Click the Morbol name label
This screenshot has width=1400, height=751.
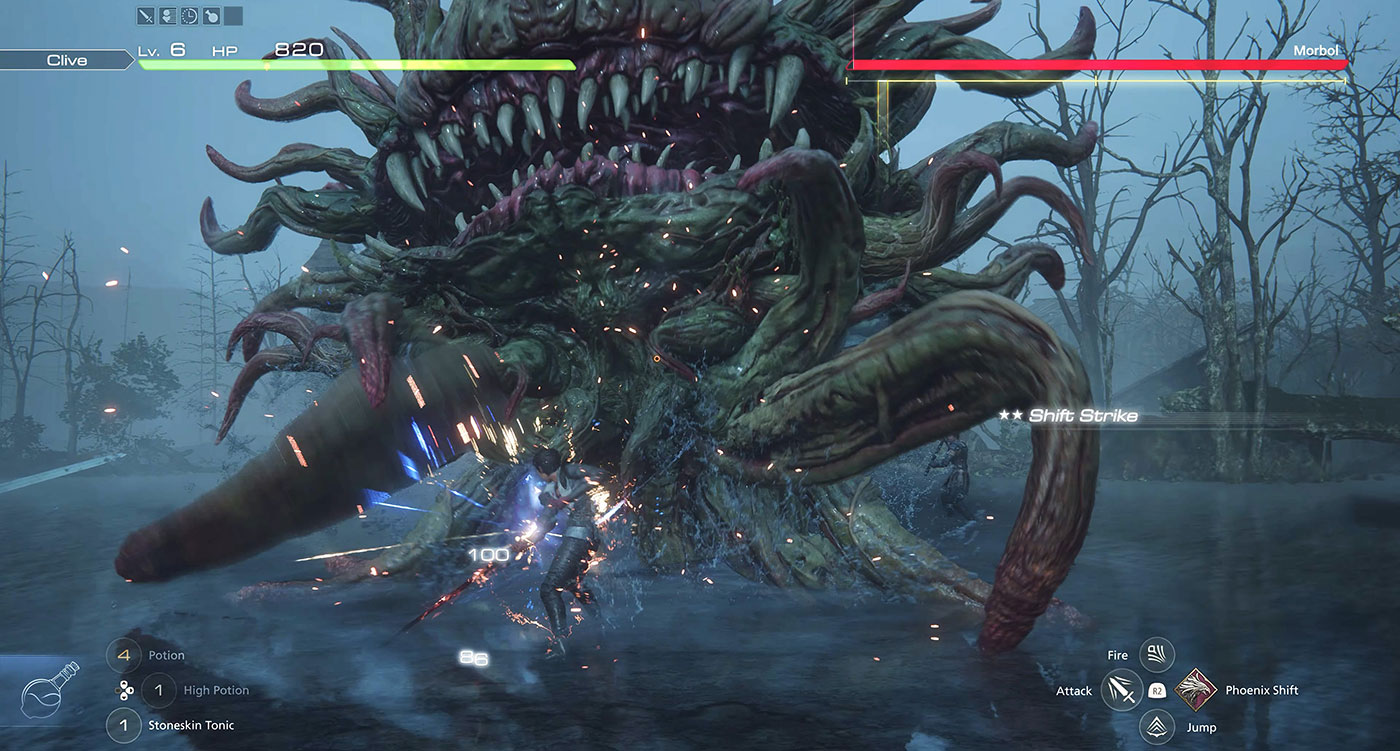coord(1316,50)
